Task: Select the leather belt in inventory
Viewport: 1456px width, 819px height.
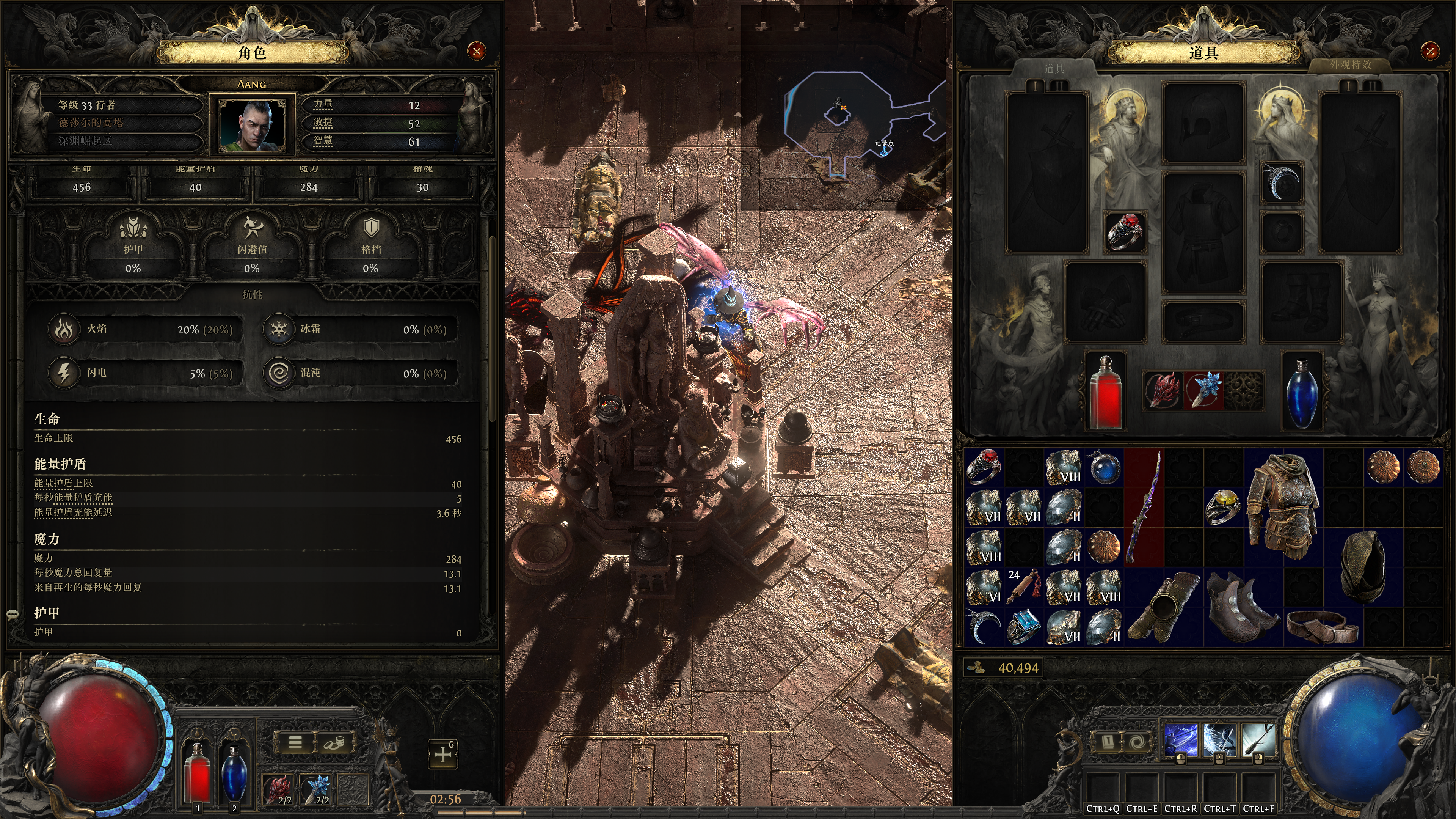Action: pyautogui.click(x=1323, y=626)
